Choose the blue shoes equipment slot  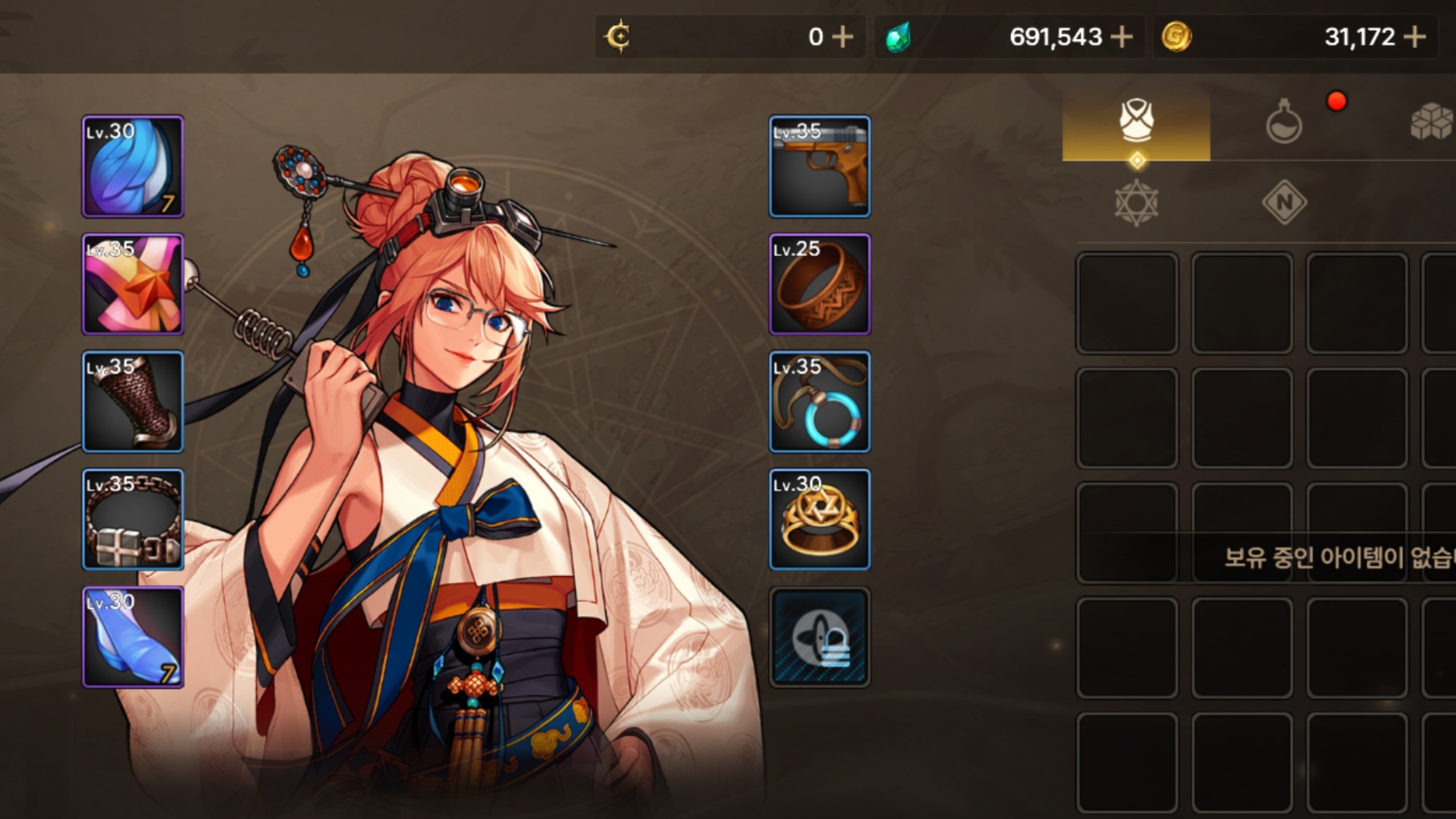coord(133,637)
